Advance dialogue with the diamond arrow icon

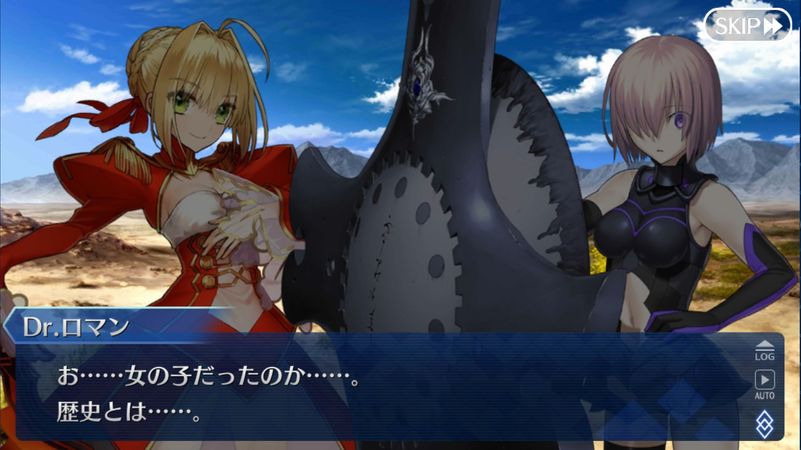pos(764,421)
